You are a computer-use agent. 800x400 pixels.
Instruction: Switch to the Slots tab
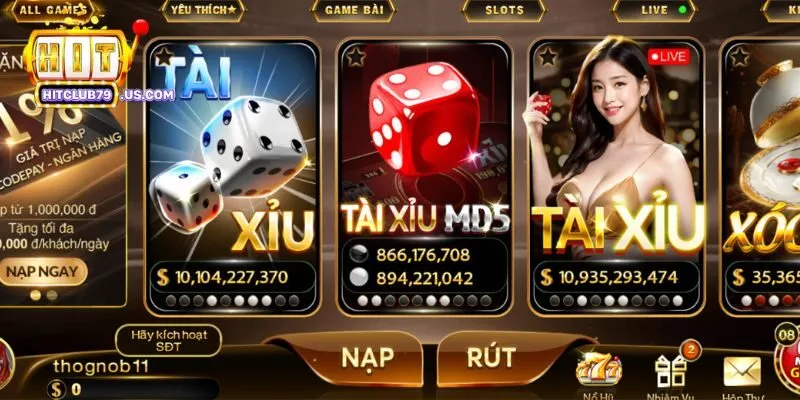(505, 9)
